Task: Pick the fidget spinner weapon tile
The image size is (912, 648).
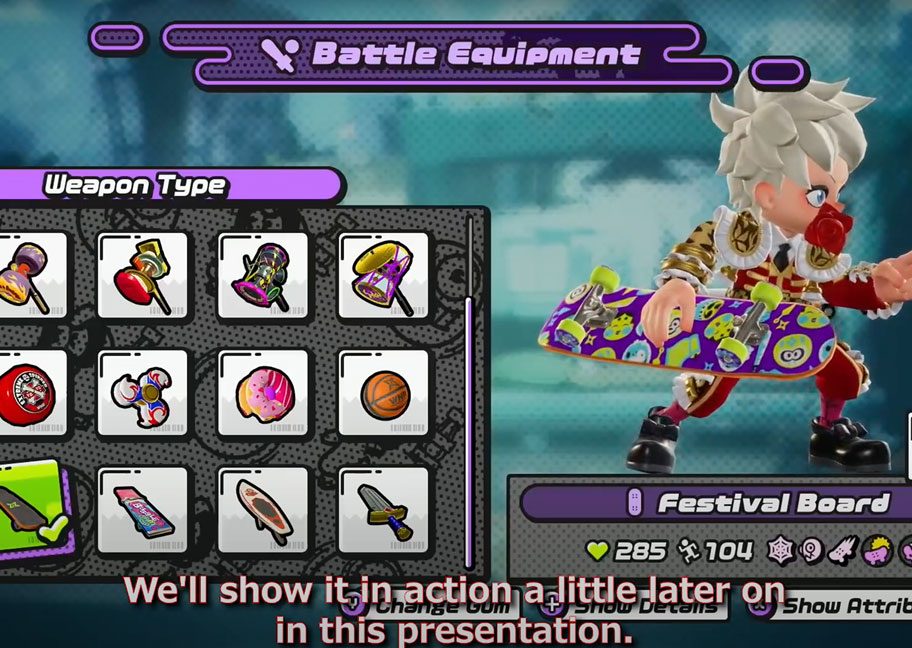Action: (142, 392)
